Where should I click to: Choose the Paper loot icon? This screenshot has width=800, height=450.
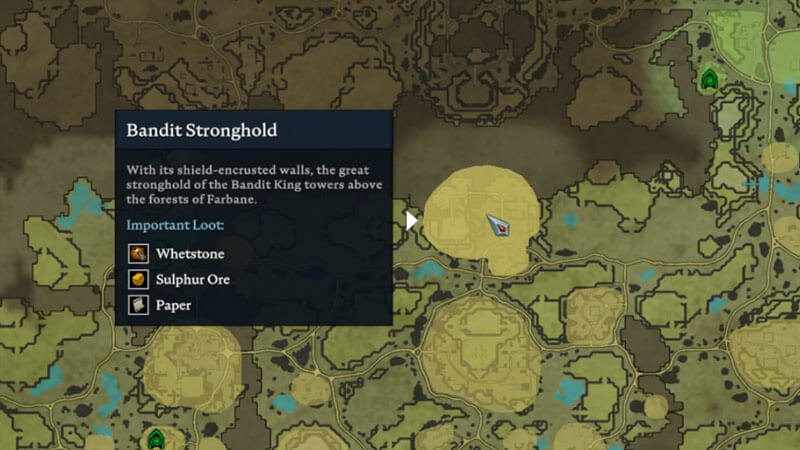[138, 305]
